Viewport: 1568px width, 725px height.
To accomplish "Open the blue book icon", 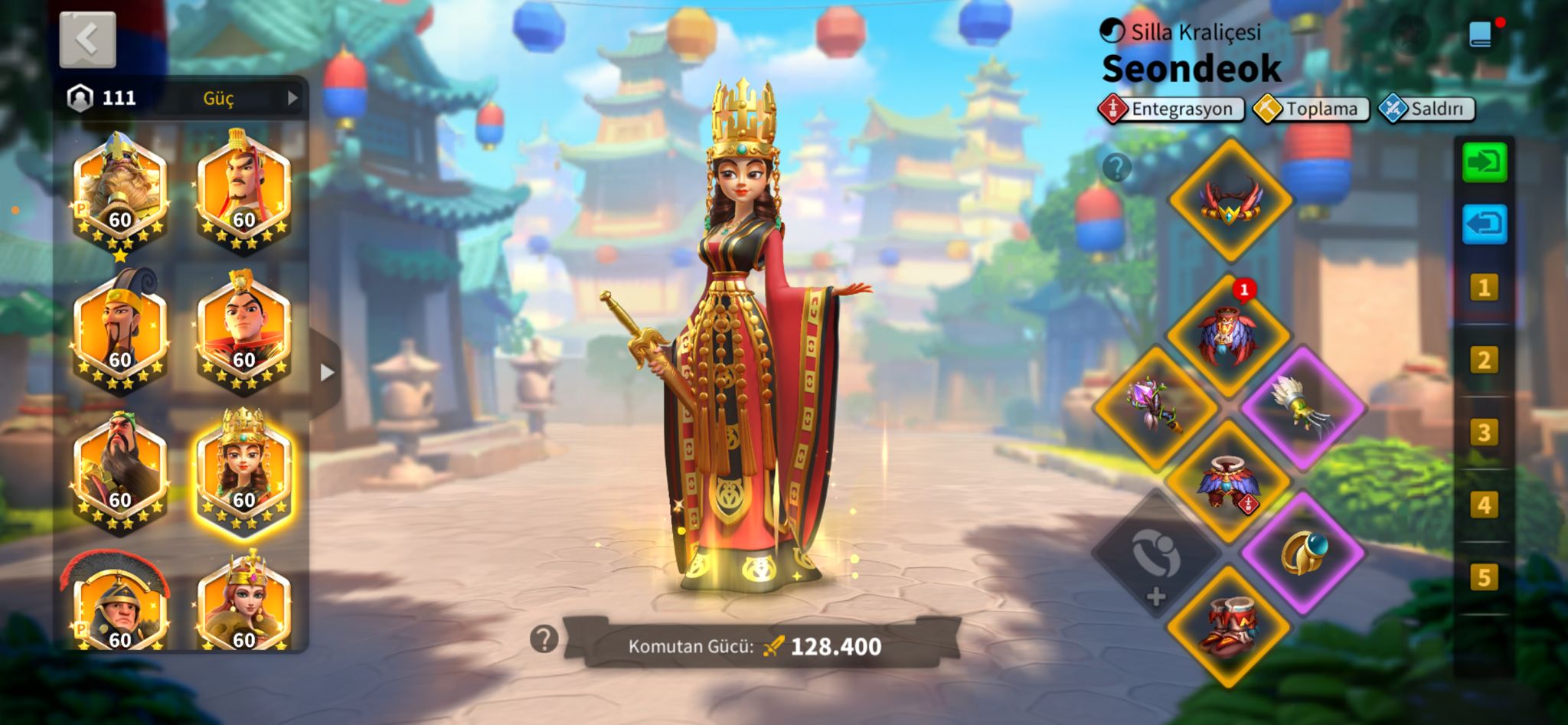I will [x=1481, y=34].
